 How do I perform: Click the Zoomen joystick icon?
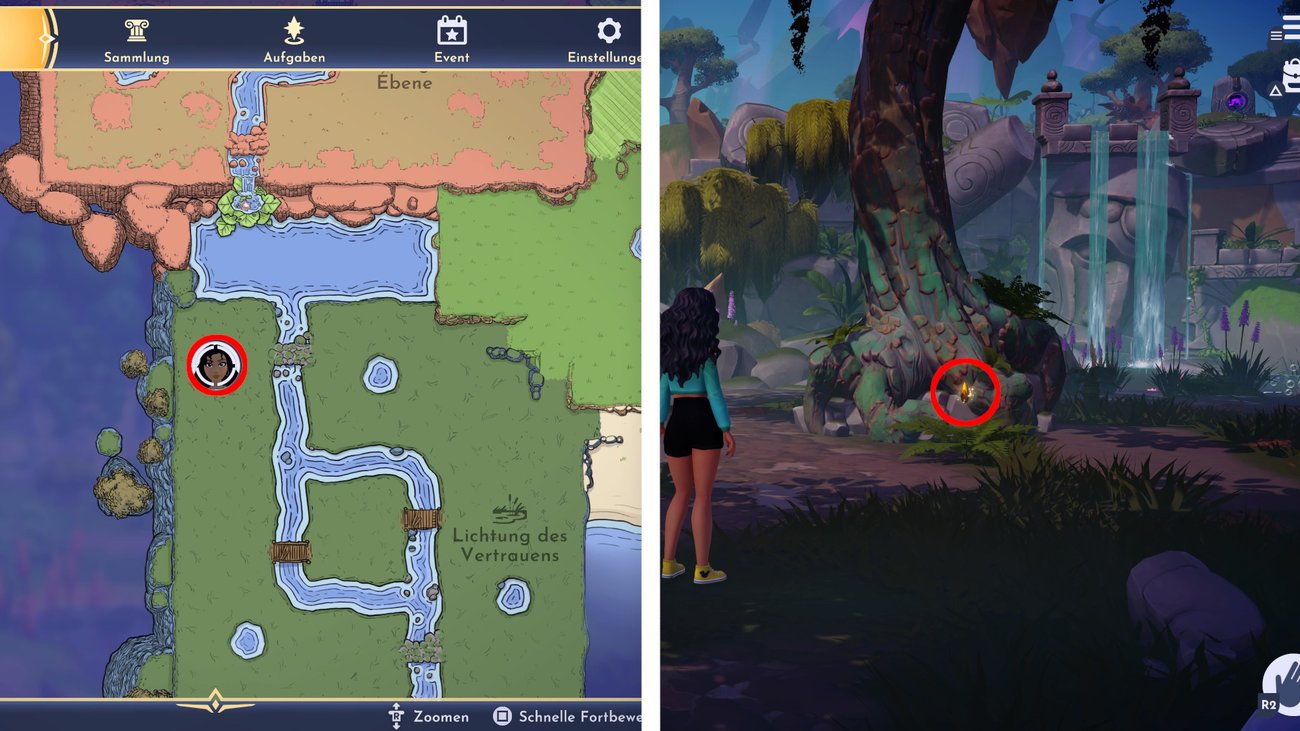click(x=398, y=716)
